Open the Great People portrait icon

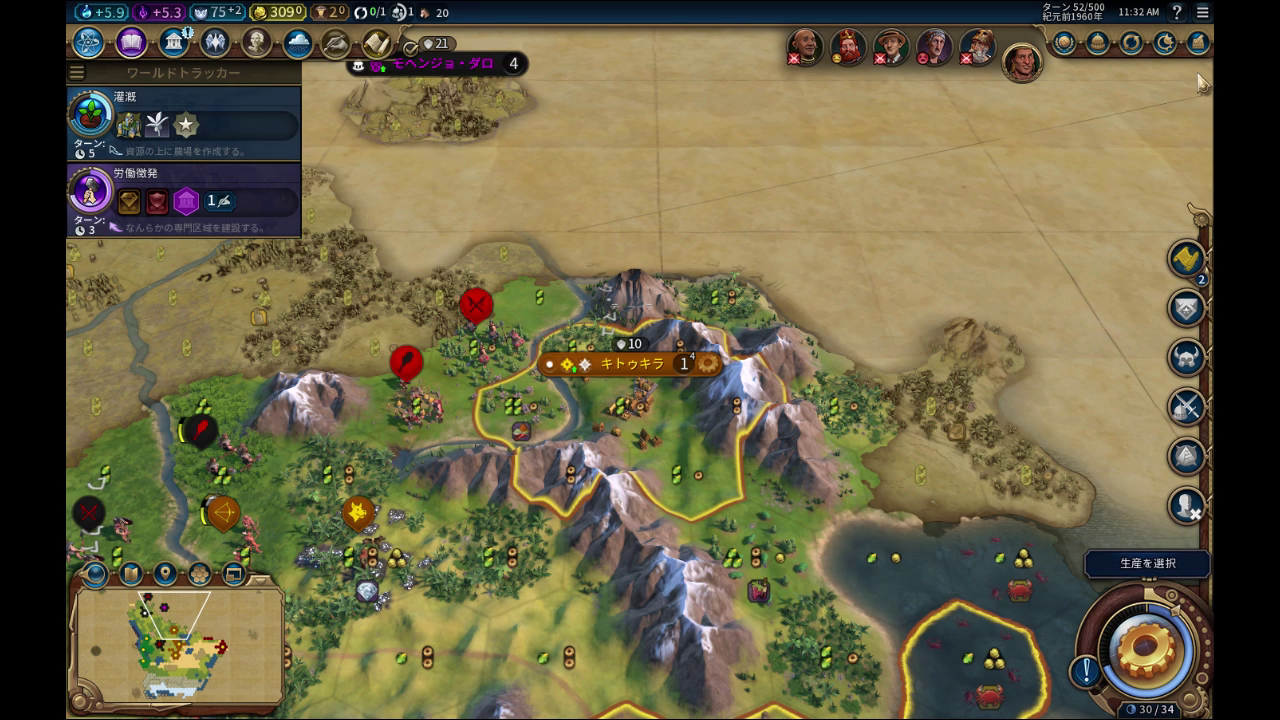(257, 43)
